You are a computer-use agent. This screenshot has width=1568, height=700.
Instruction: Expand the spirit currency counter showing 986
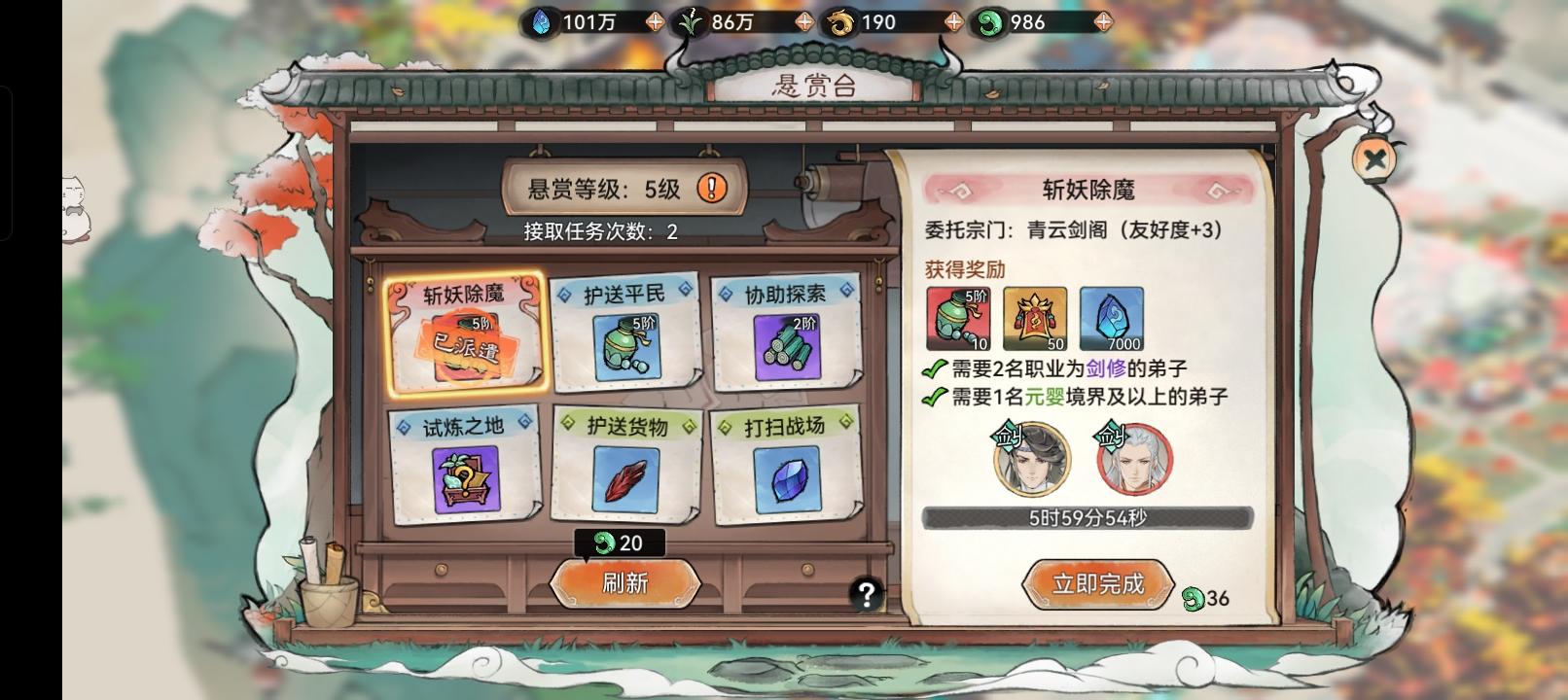1103,19
